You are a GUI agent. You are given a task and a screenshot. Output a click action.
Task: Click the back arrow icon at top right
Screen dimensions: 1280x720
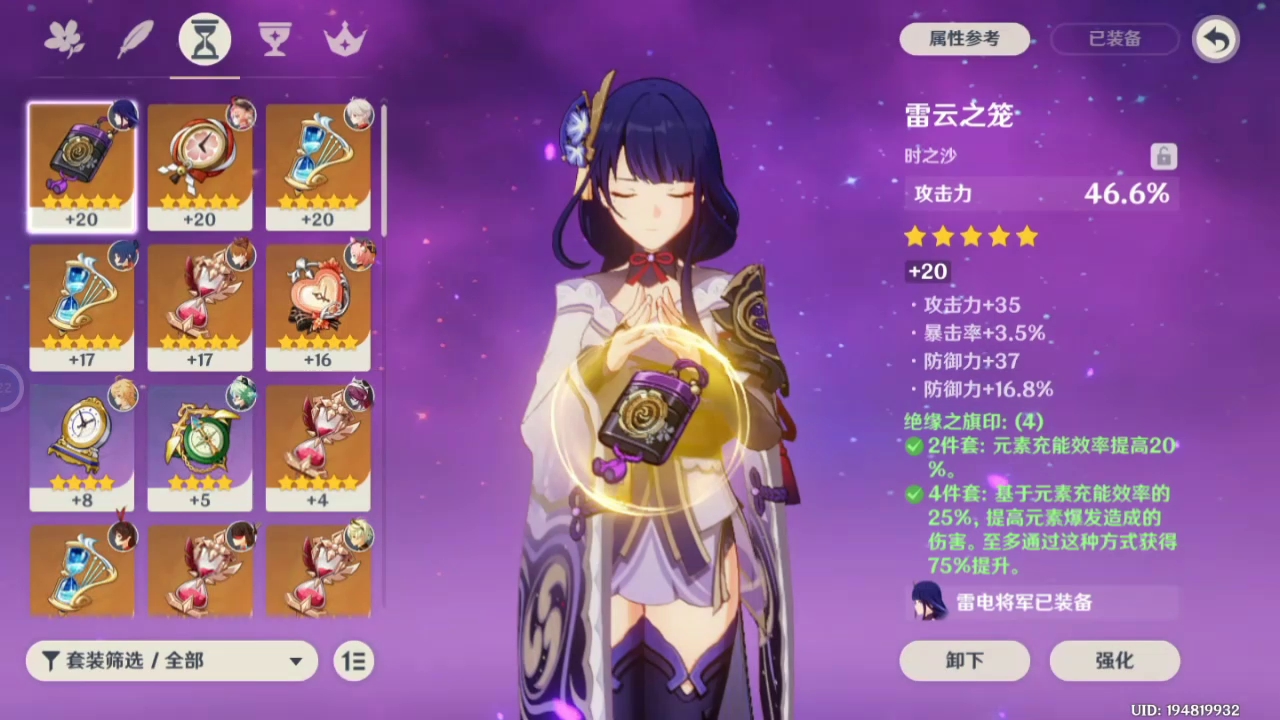1216,39
